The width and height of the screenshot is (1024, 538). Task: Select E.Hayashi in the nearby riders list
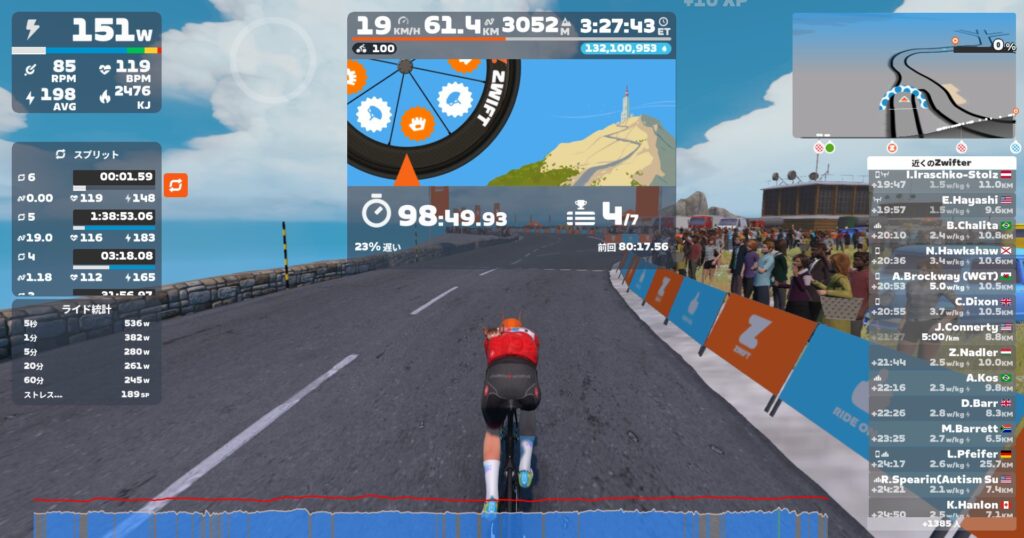point(941,205)
